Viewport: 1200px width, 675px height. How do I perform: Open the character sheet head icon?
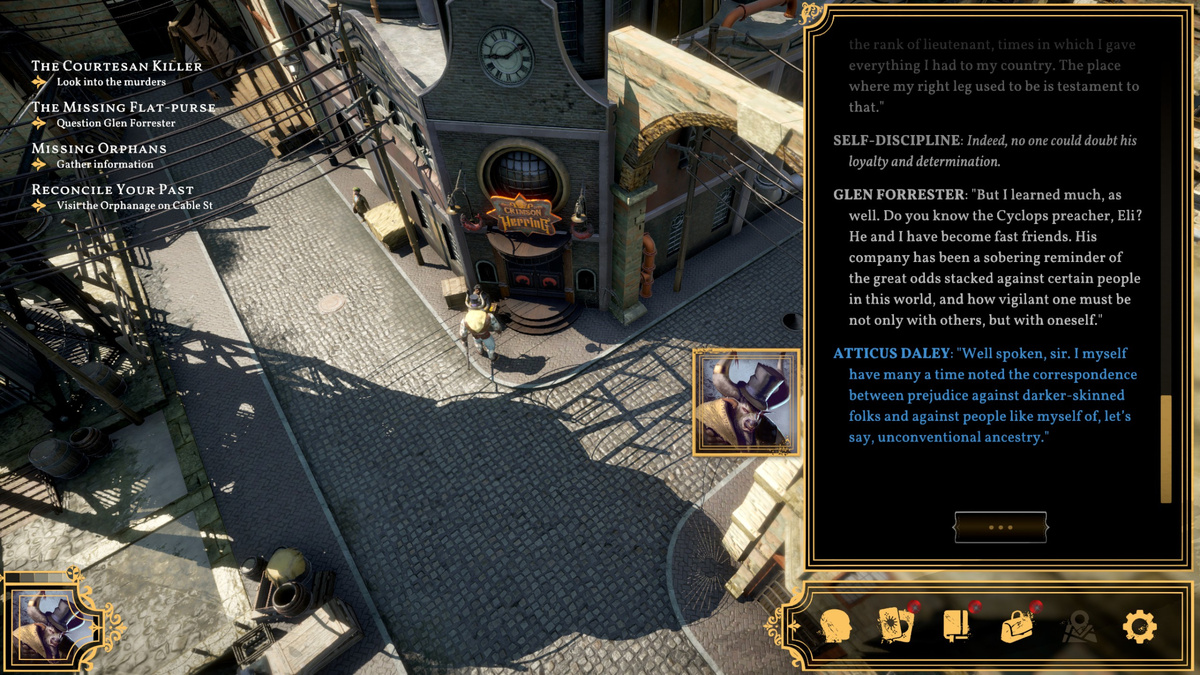pyautogui.click(x=834, y=627)
